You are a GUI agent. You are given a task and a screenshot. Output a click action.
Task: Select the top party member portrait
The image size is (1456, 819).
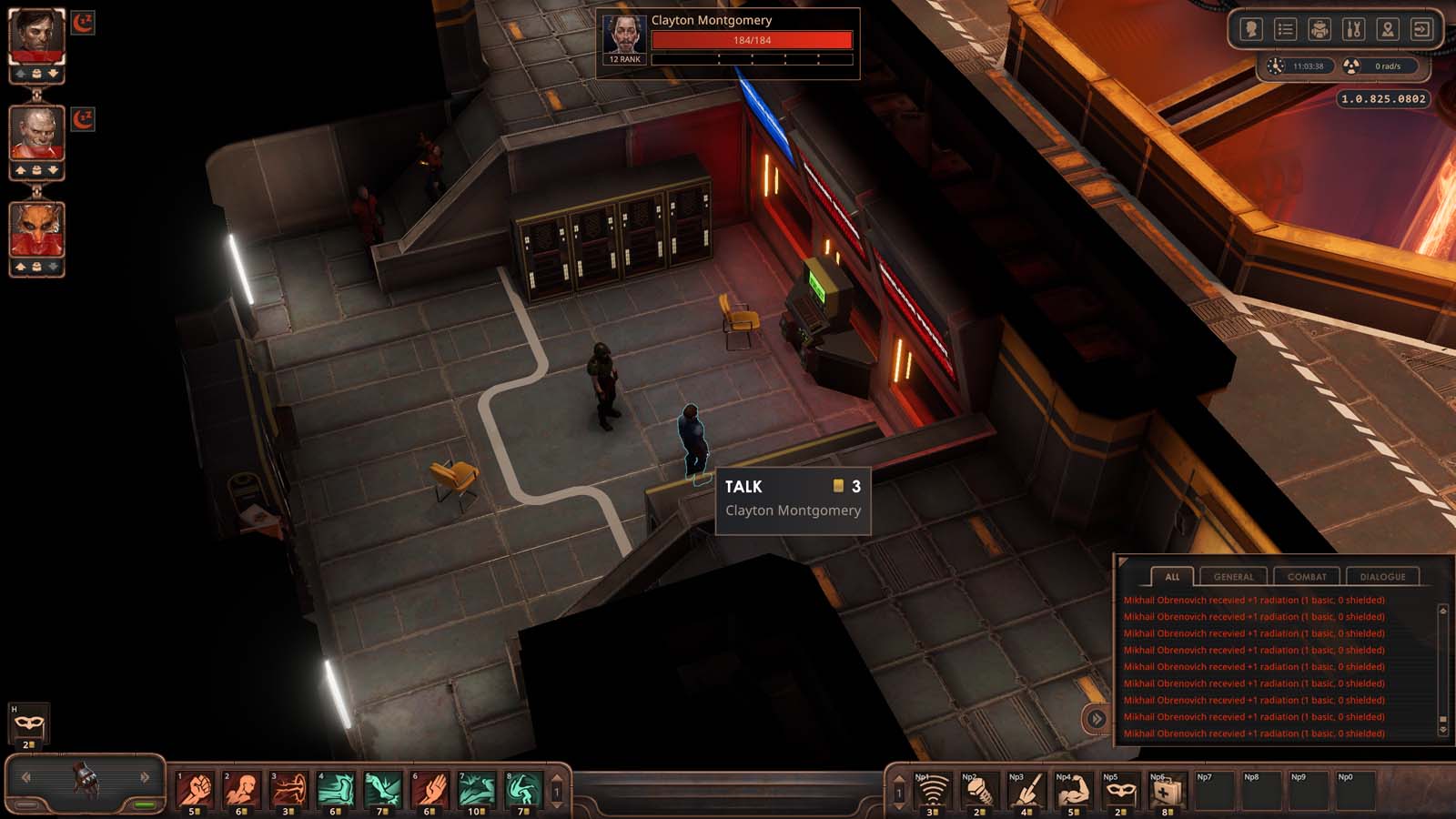point(36,36)
